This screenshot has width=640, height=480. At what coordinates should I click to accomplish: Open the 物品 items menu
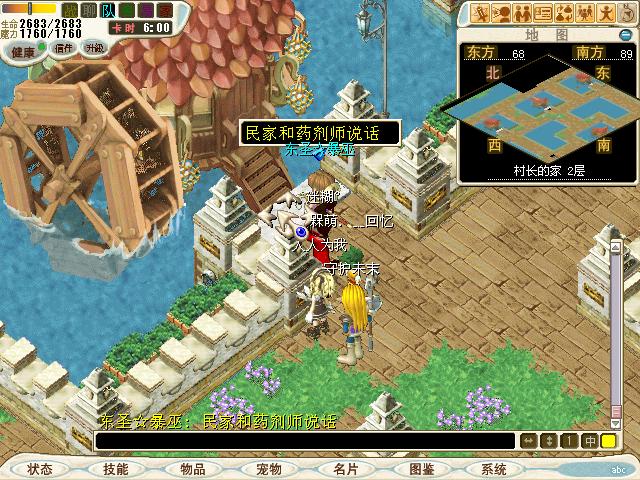pyautogui.click(x=193, y=469)
